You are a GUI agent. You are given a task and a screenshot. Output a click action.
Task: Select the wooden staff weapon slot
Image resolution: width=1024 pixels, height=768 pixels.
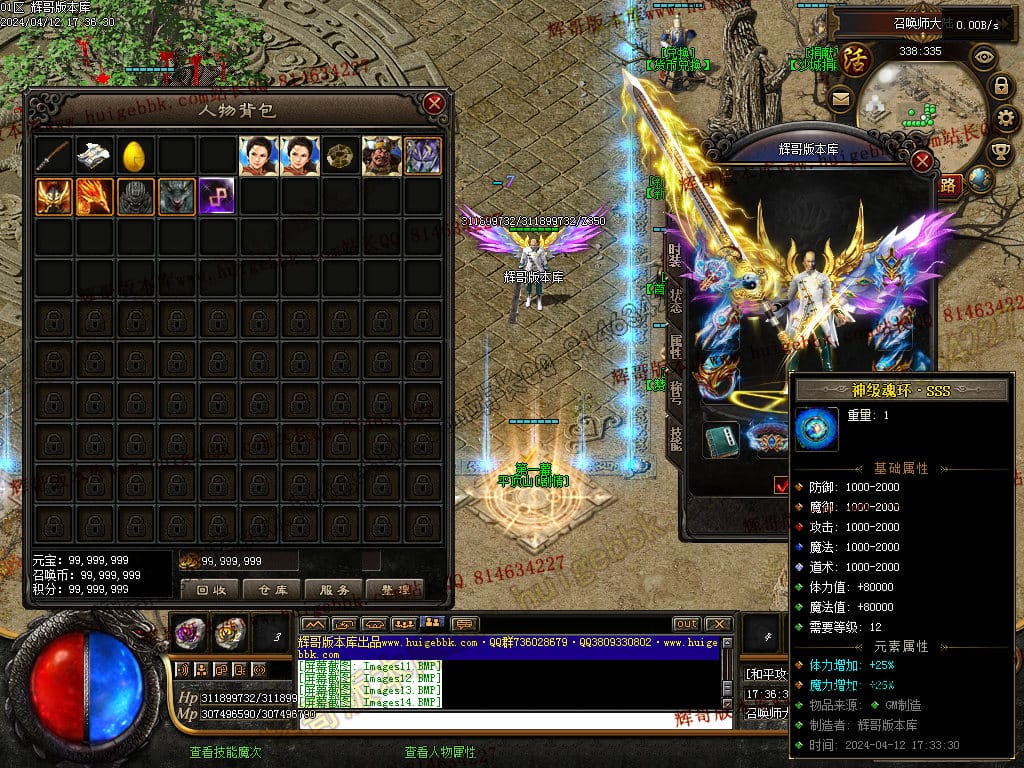(54, 156)
